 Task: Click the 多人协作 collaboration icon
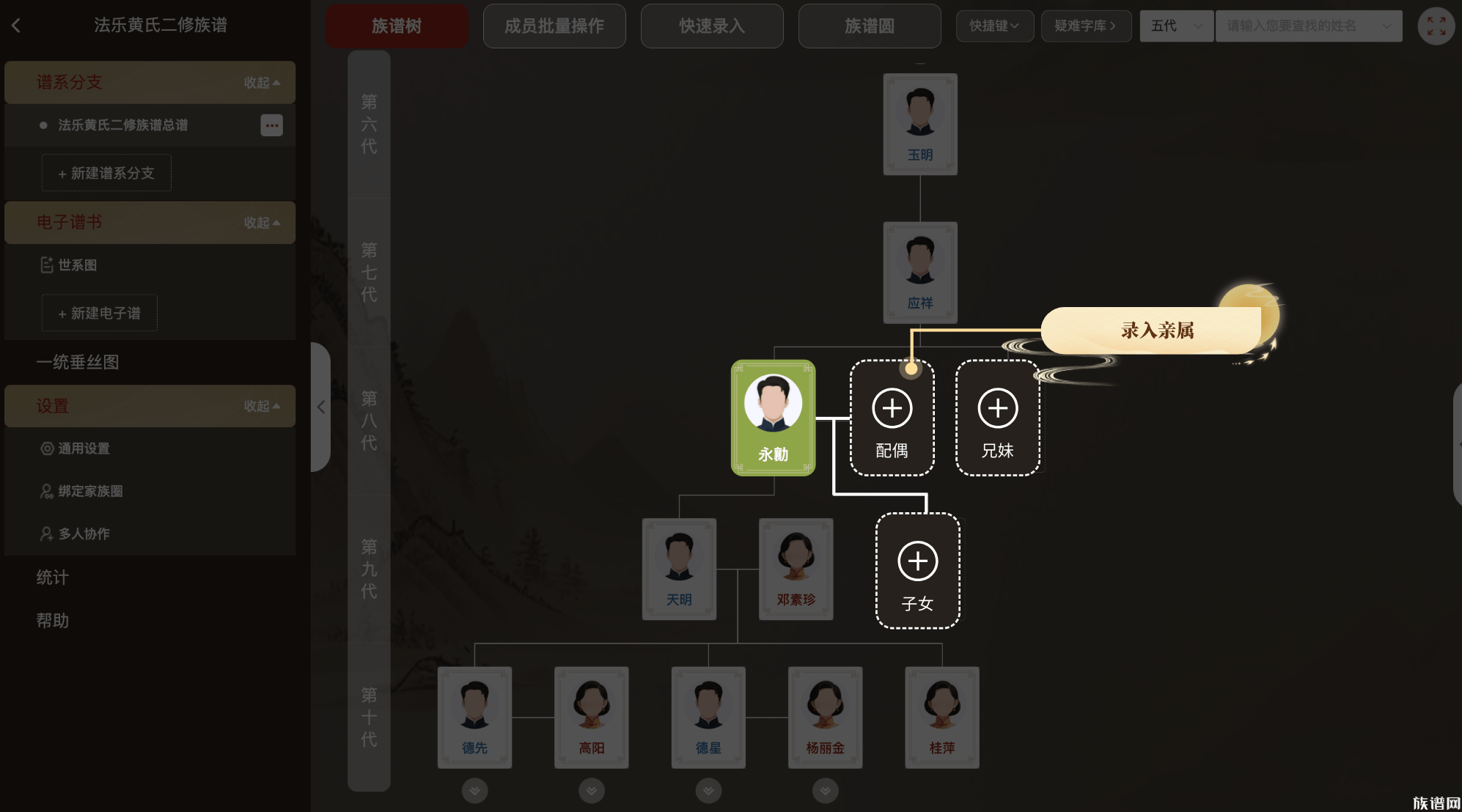46,534
